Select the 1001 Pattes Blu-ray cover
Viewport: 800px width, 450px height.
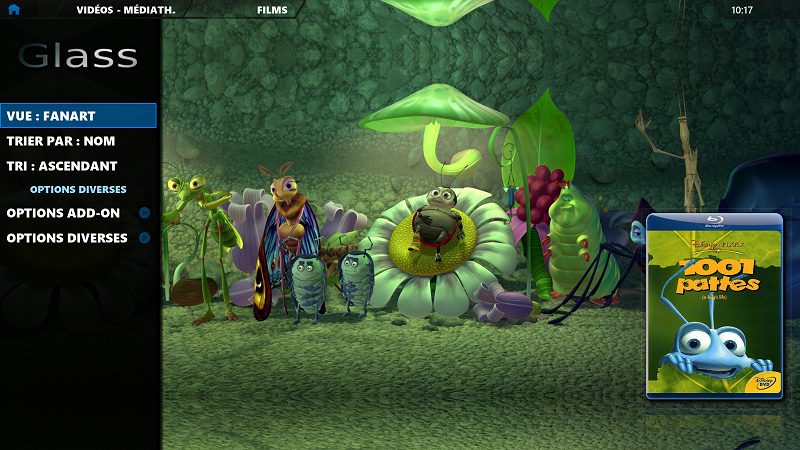tap(714, 306)
